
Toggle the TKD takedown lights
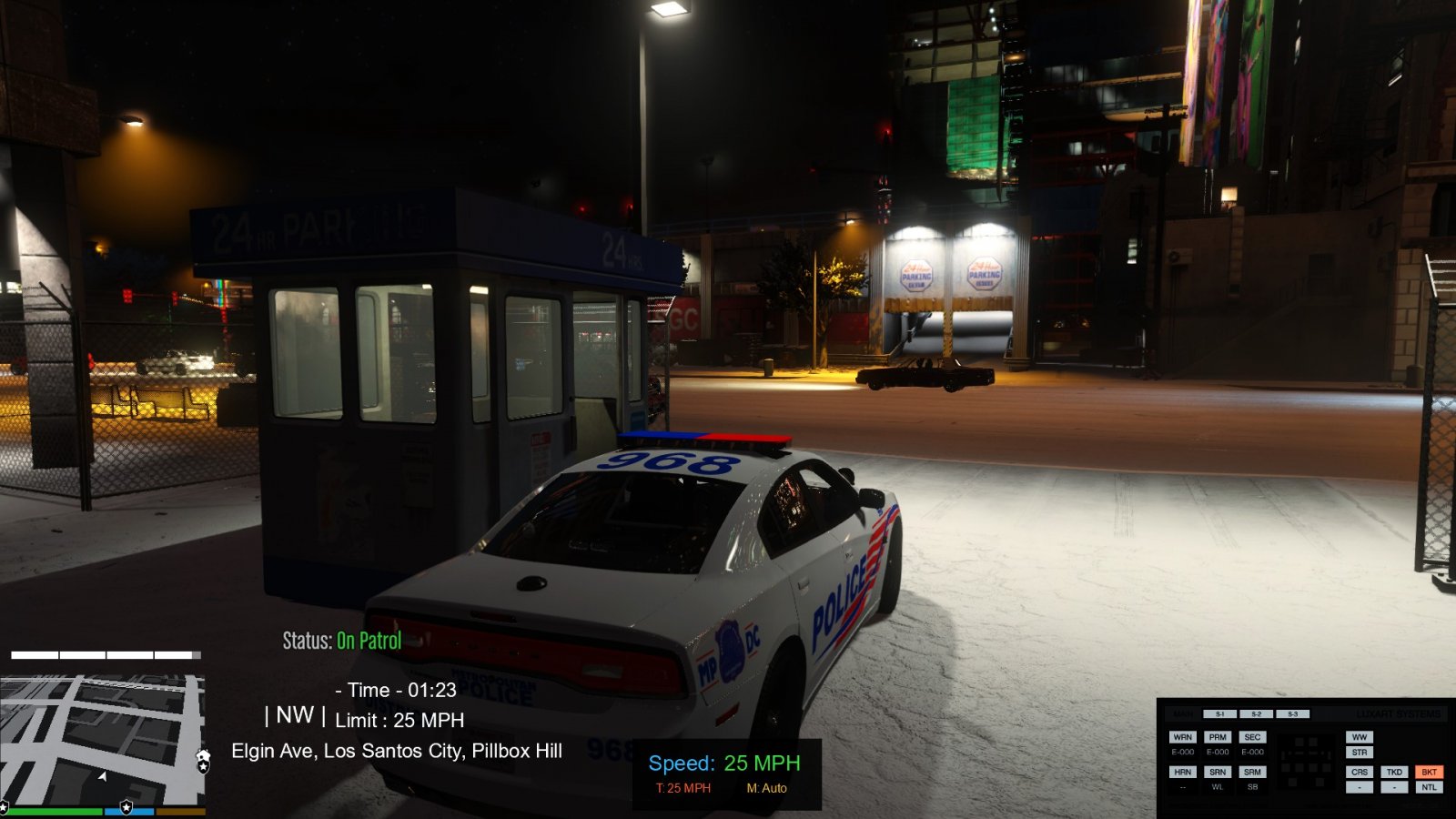click(x=1394, y=772)
